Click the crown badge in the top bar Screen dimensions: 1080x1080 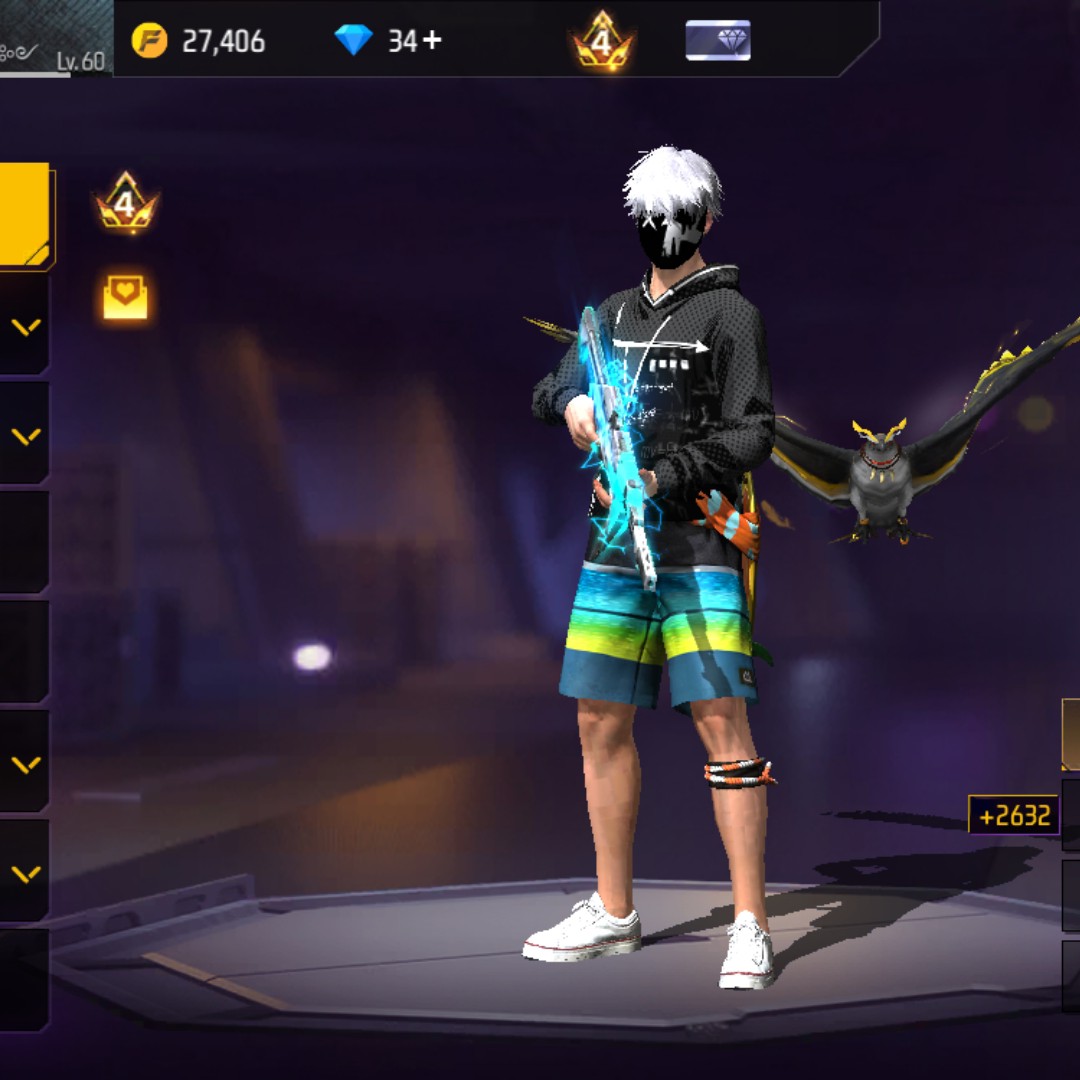602,42
